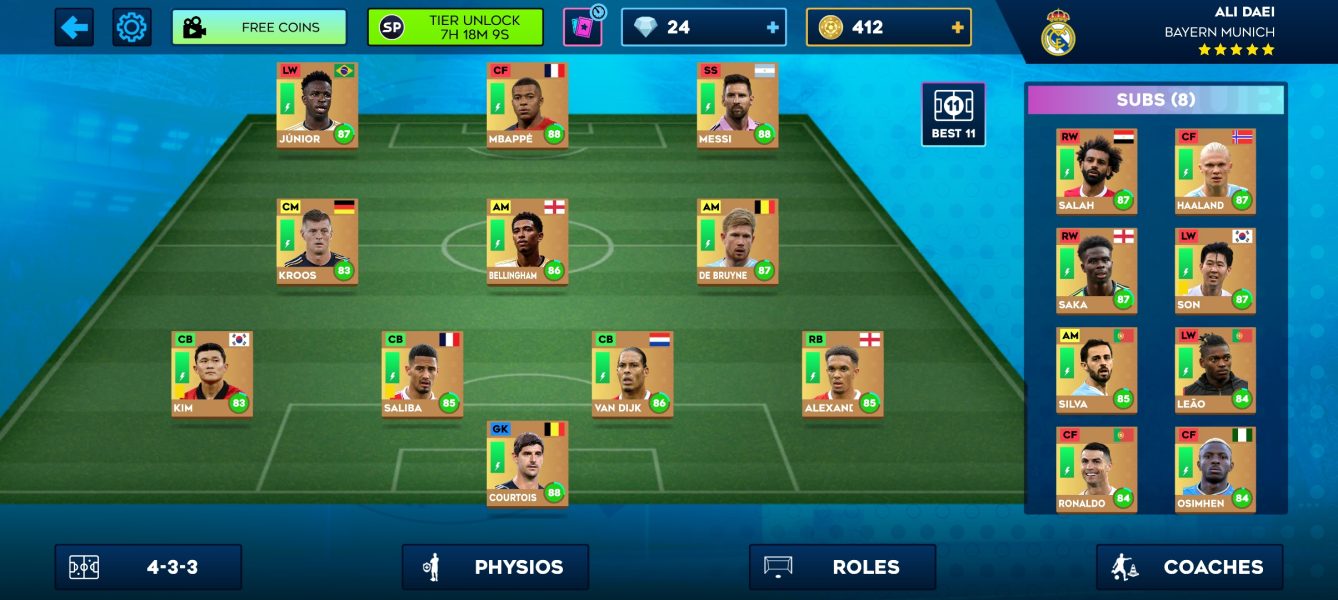Choose Ronaldo's substitute card
The image size is (1338, 600).
[x=1096, y=470]
